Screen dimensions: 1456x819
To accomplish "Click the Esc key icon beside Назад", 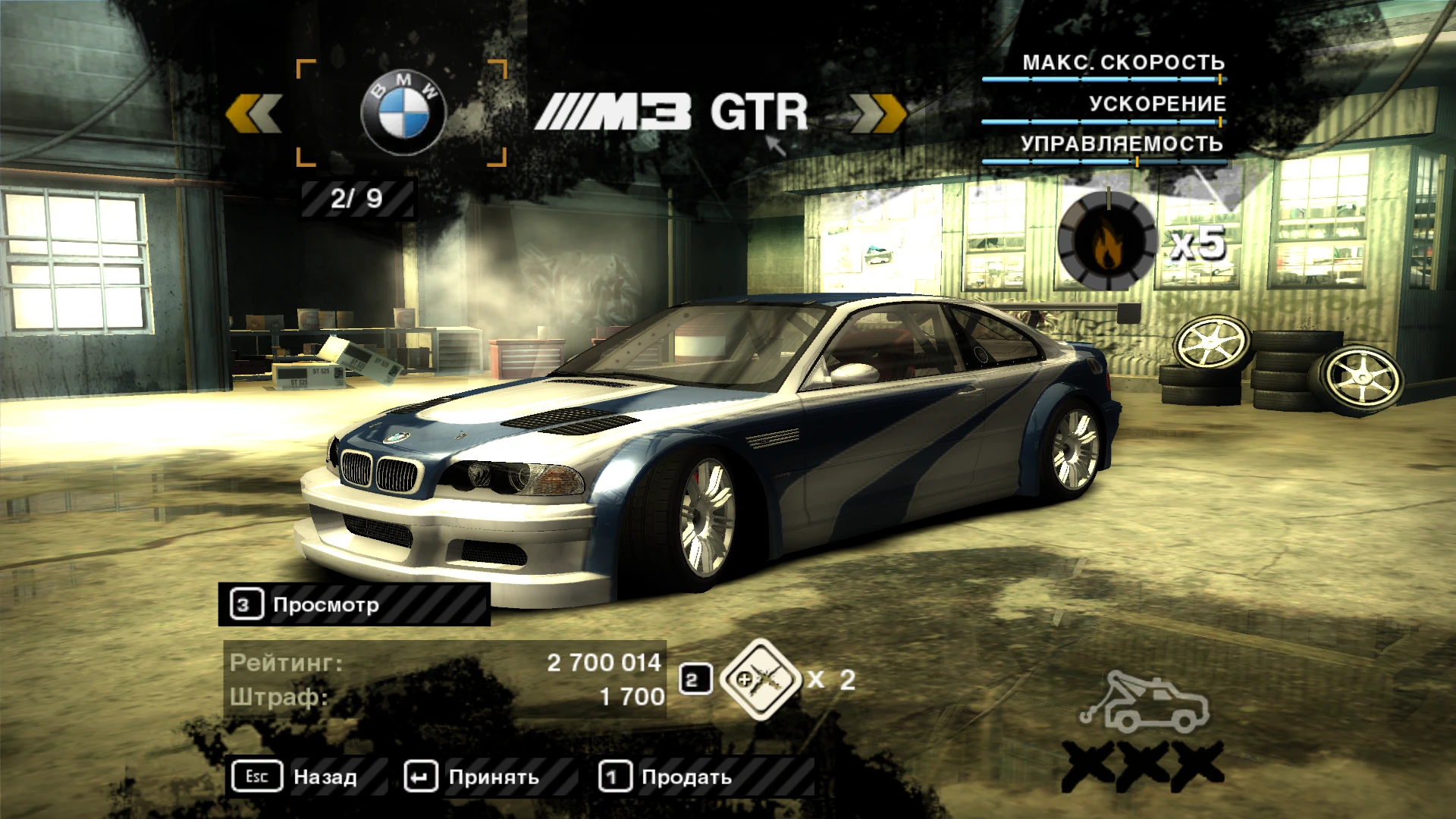I will (x=256, y=777).
